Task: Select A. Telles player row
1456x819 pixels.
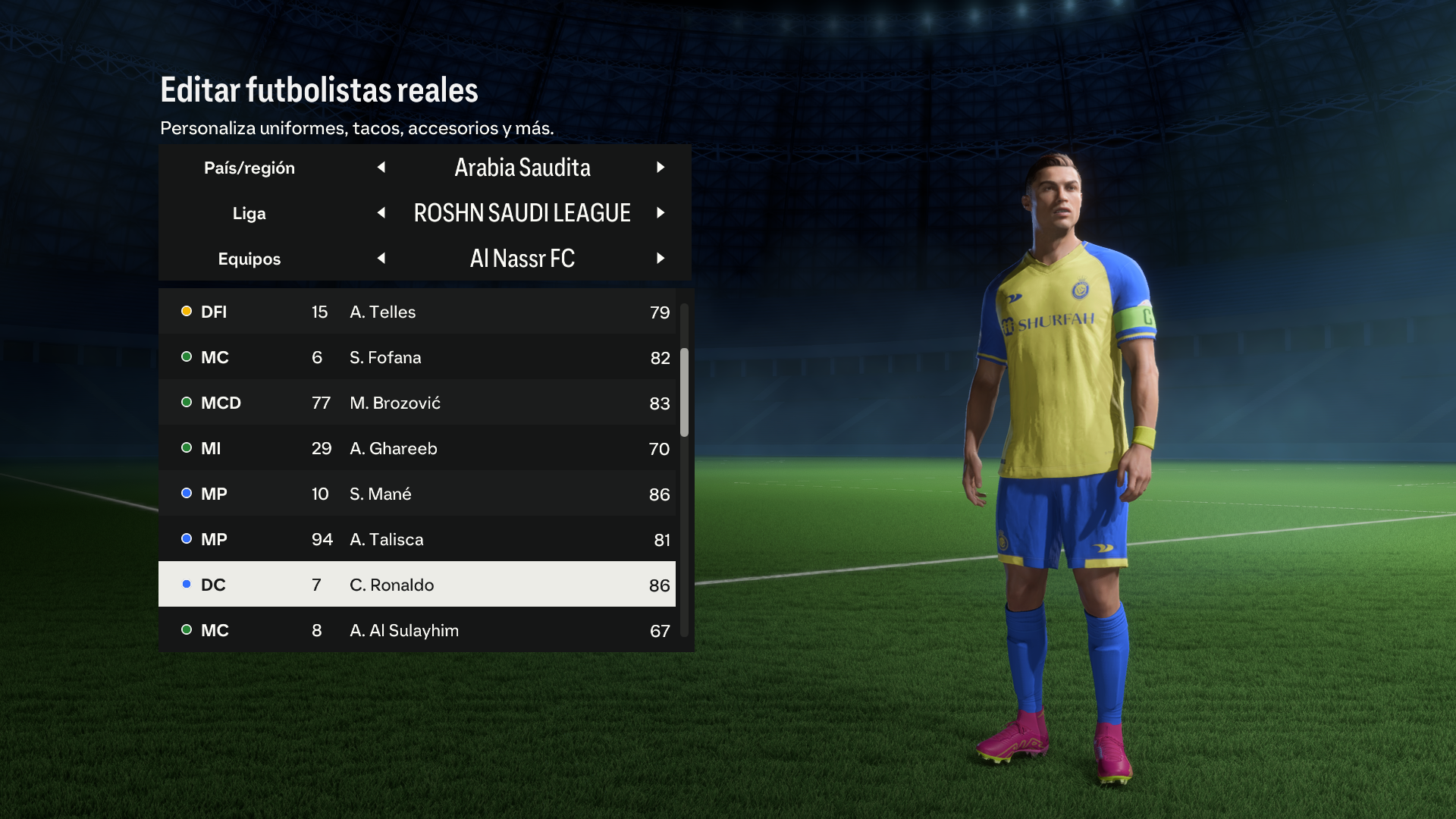Action: [x=417, y=312]
